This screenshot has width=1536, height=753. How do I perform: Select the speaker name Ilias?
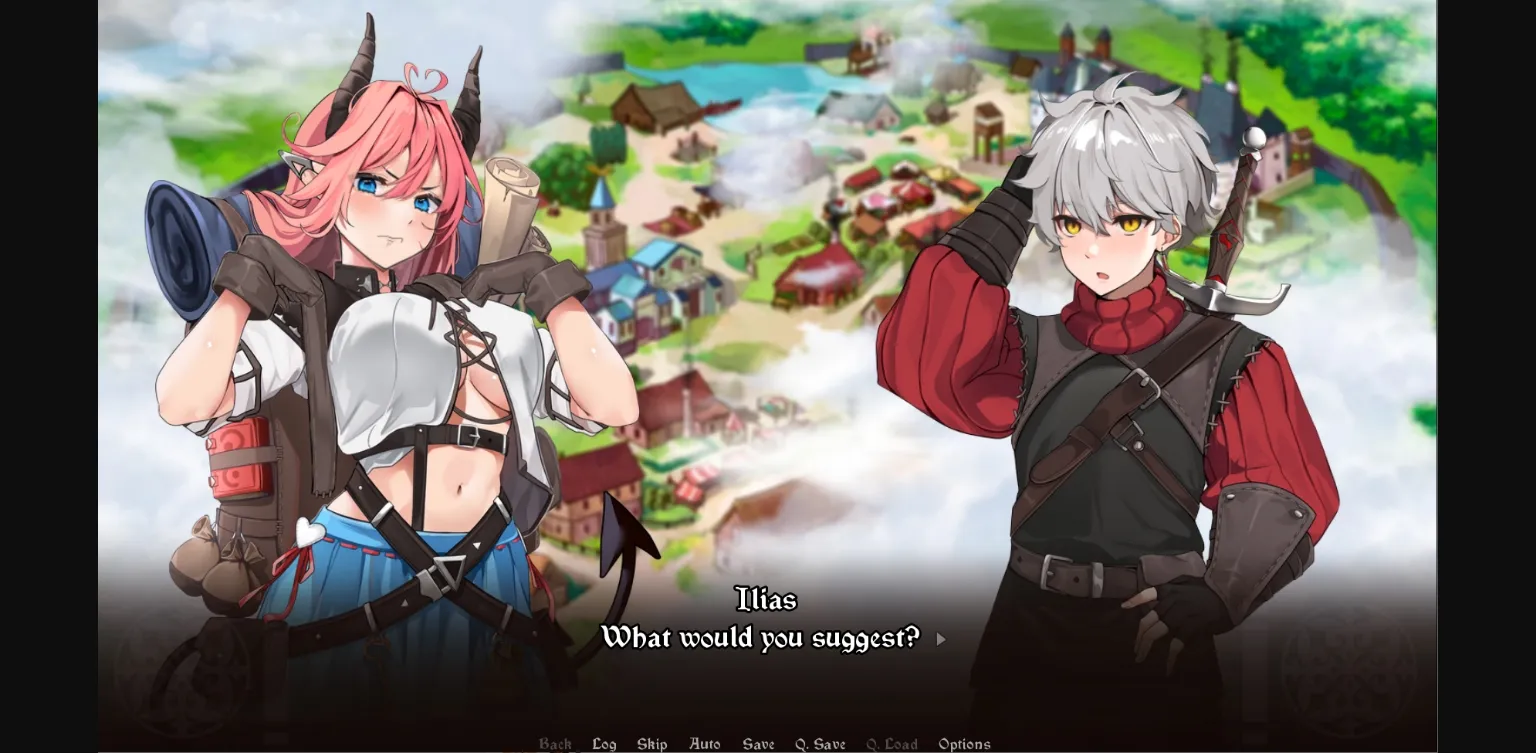(767, 600)
